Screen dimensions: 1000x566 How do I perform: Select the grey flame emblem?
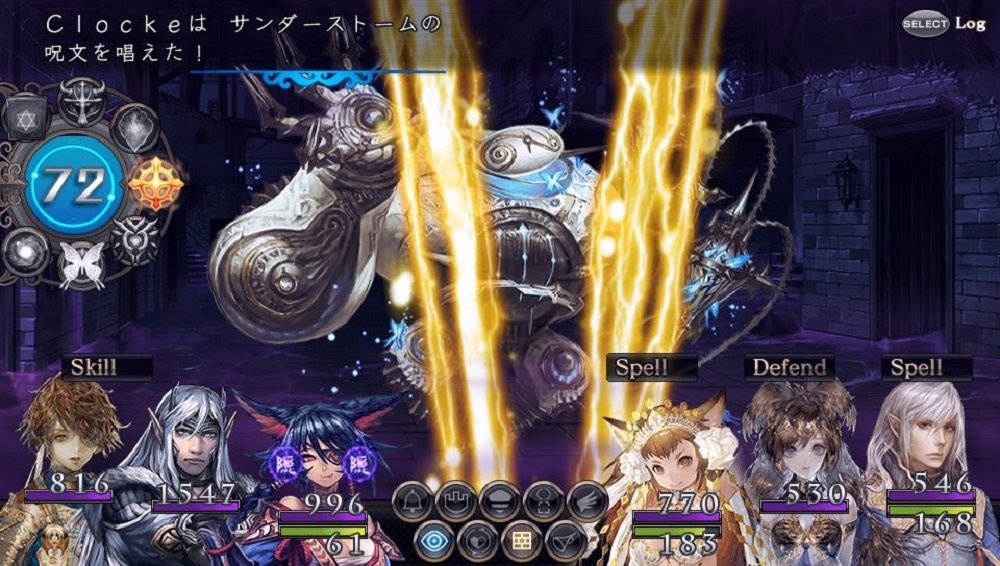[x=134, y=127]
